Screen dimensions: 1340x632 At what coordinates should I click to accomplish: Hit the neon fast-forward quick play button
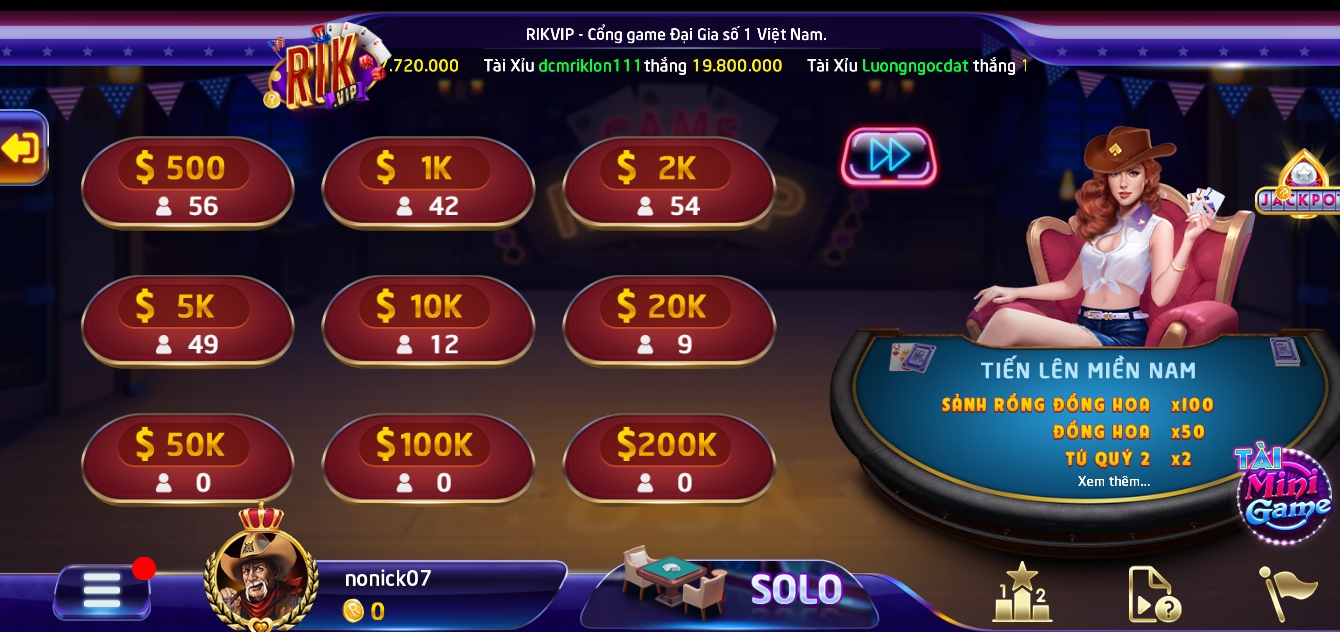click(x=889, y=156)
